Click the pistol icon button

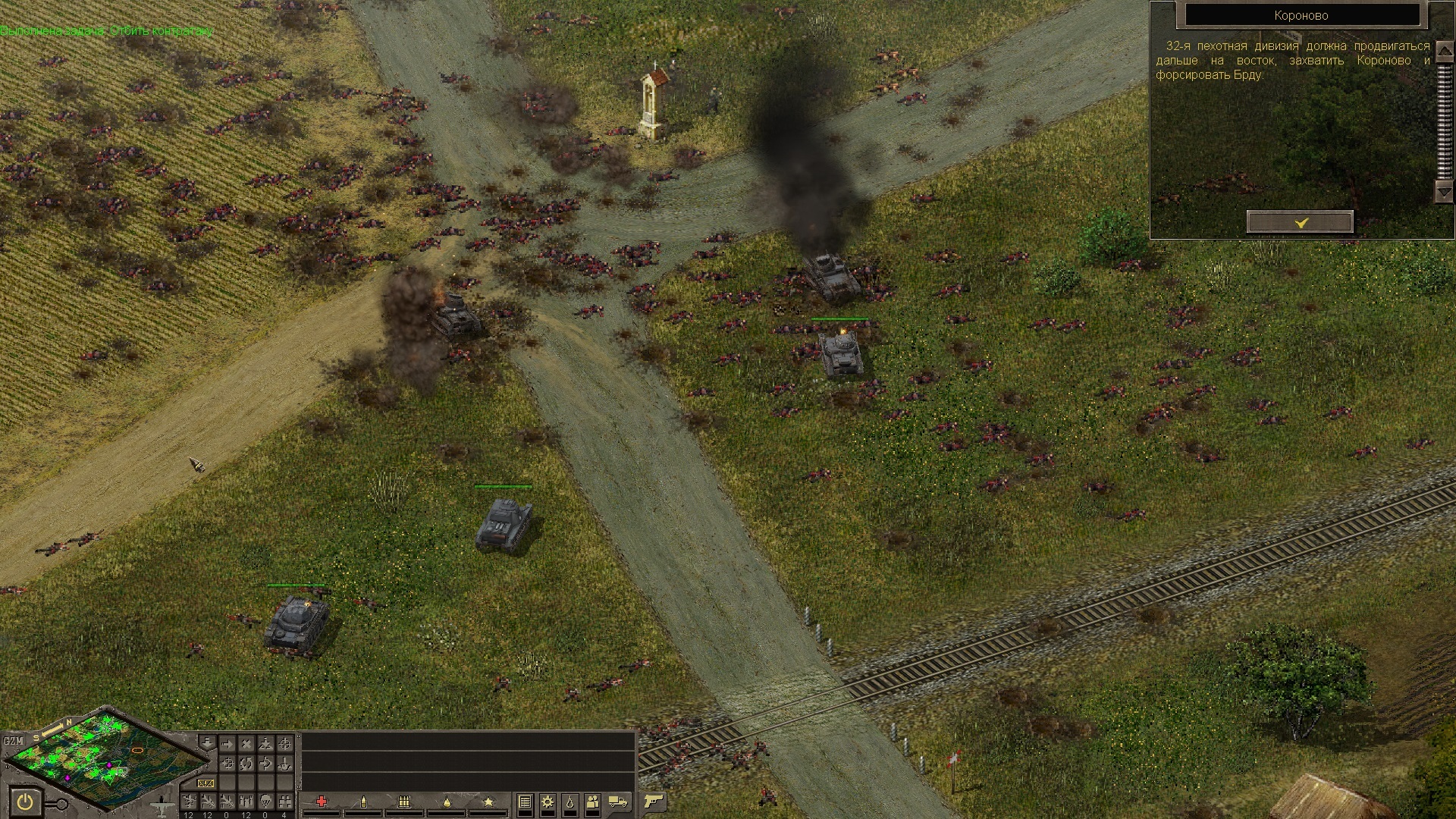click(653, 802)
